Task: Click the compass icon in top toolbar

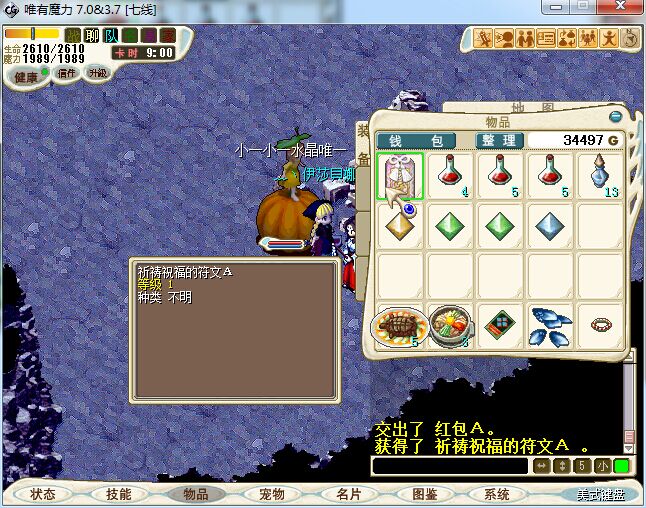Action: (630, 39)
